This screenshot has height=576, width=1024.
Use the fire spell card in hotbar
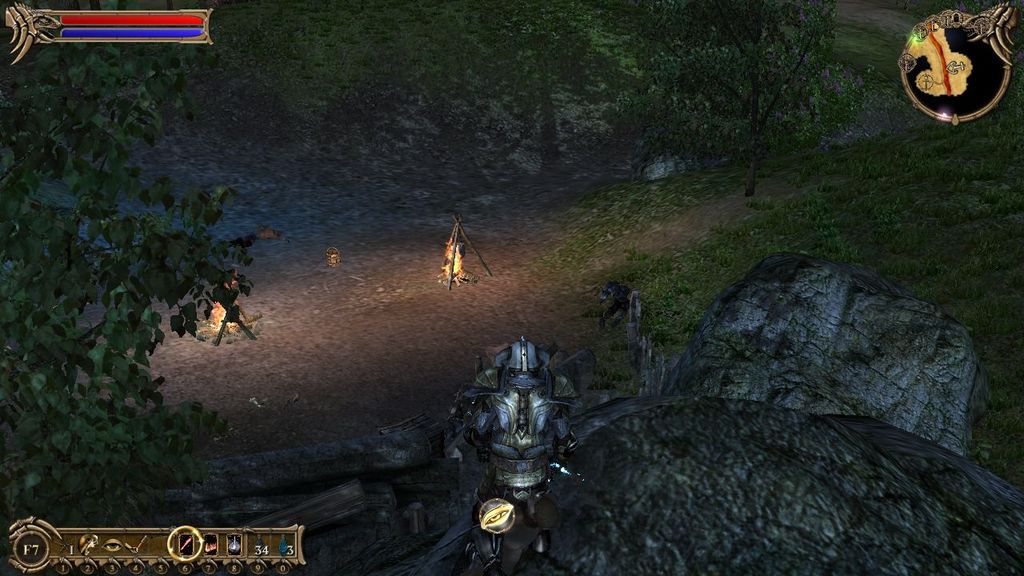(211, 545)
